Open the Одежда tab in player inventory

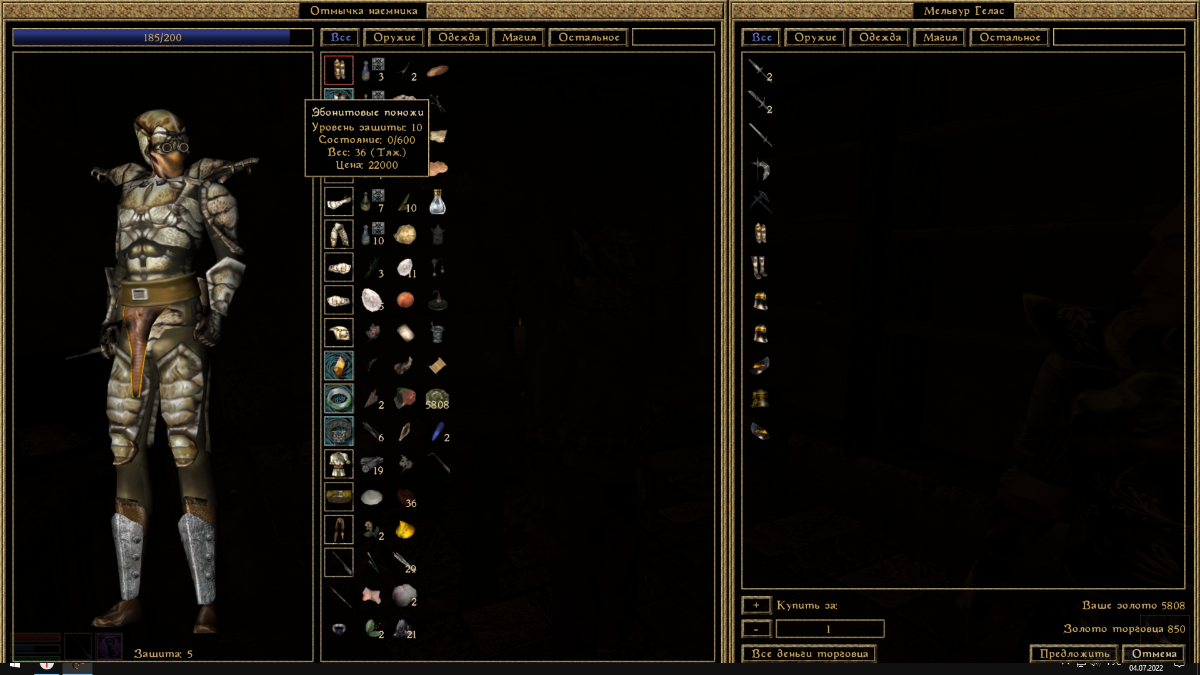coord(459,38)
